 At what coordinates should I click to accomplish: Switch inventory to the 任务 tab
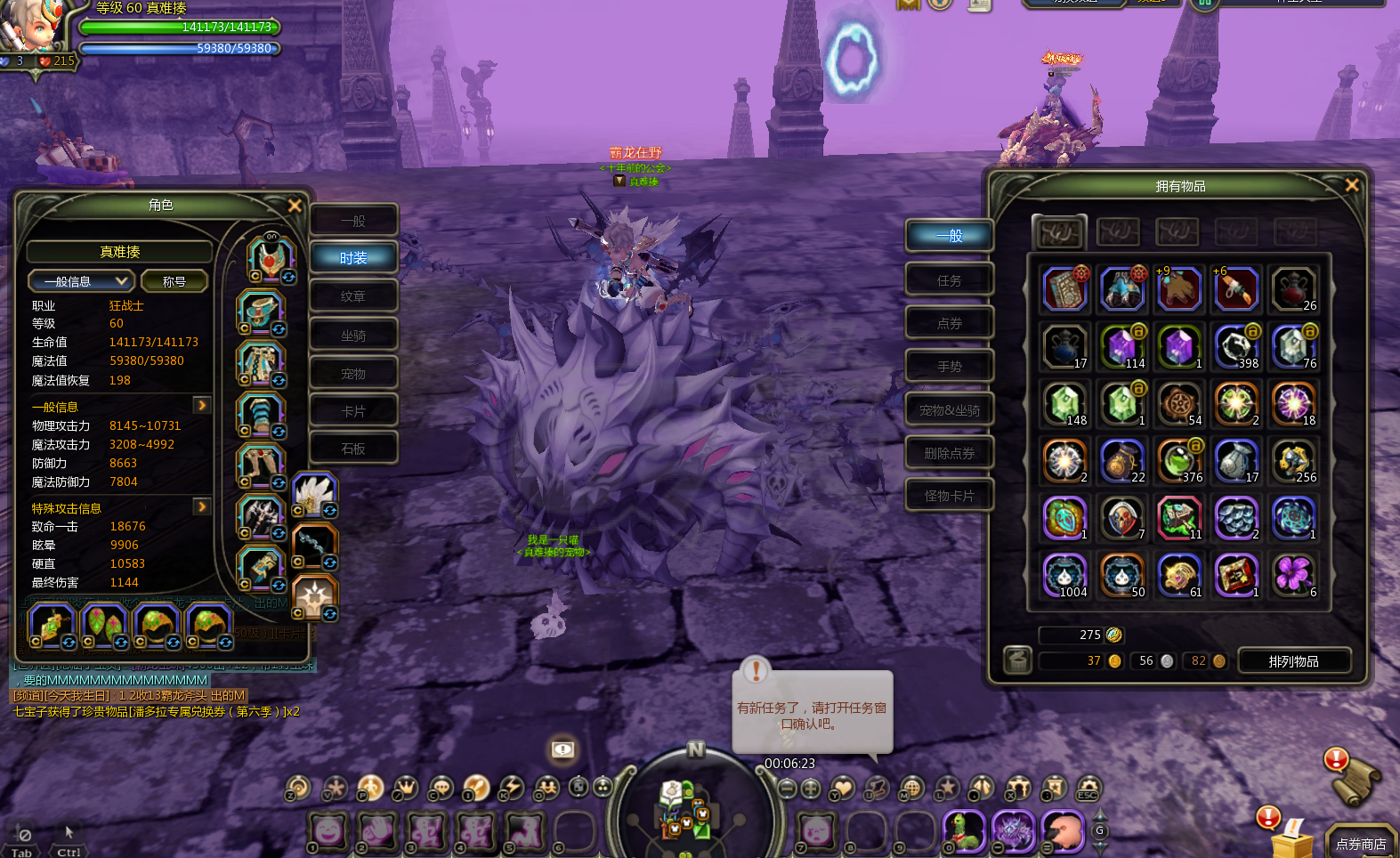949,280
